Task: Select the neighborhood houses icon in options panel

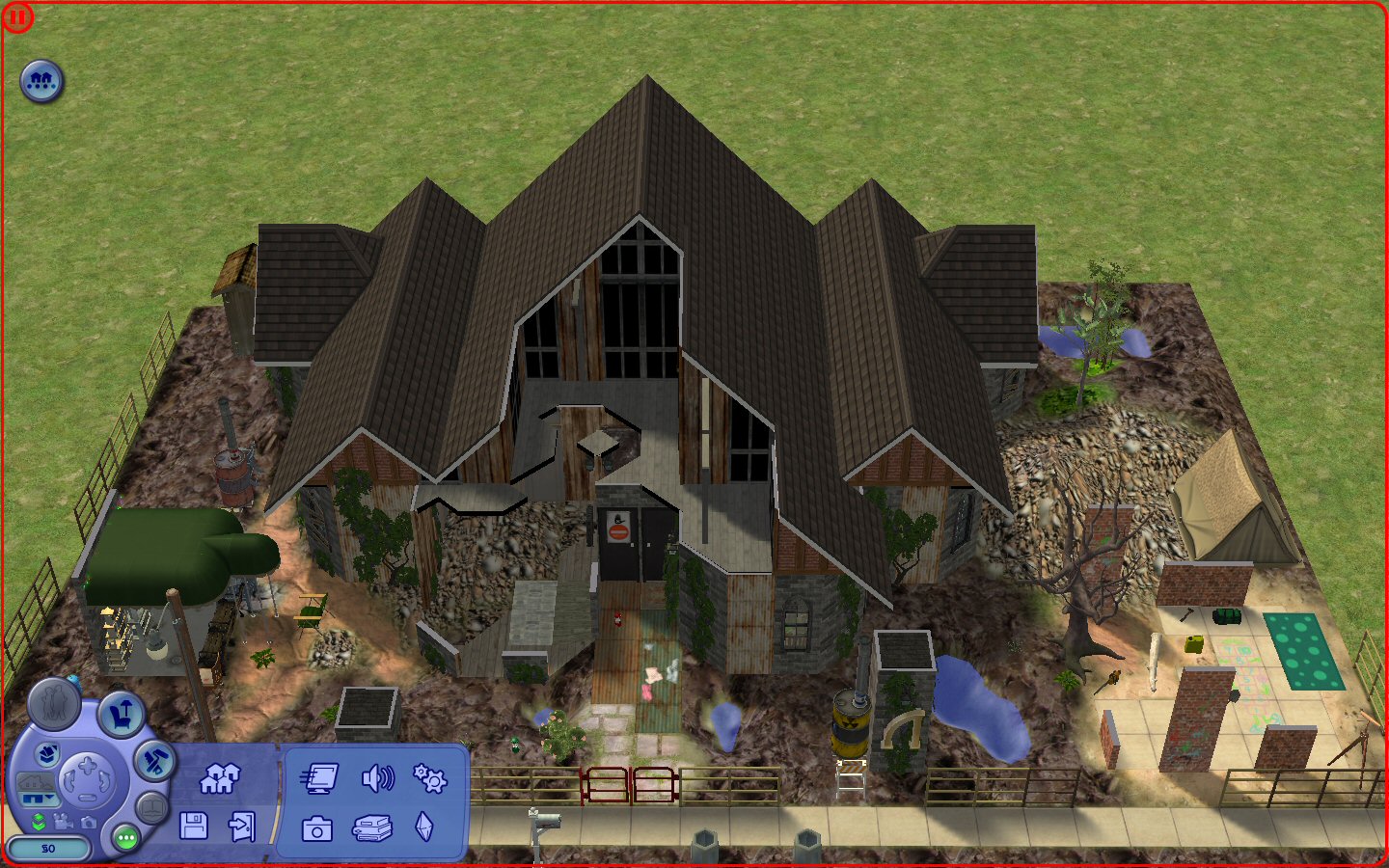Action: point(221,777)
